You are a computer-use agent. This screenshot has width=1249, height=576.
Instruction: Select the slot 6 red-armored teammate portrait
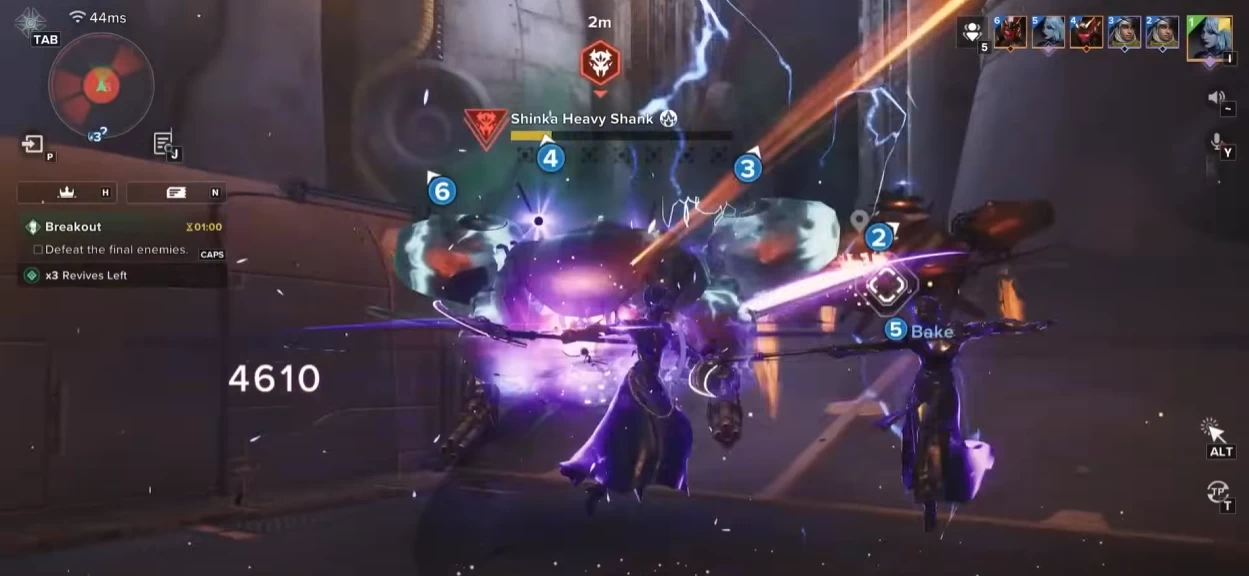click(1010, 33)
